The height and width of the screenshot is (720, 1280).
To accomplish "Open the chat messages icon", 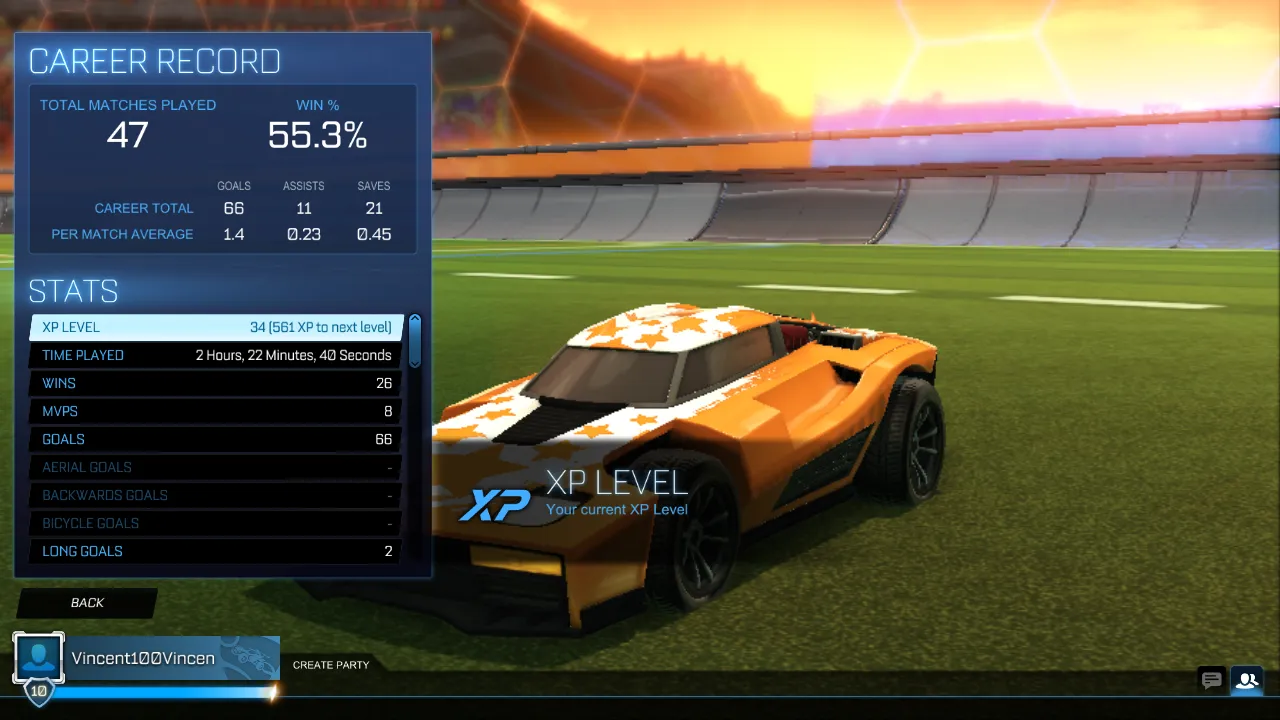I will [x=1211, y=680].
